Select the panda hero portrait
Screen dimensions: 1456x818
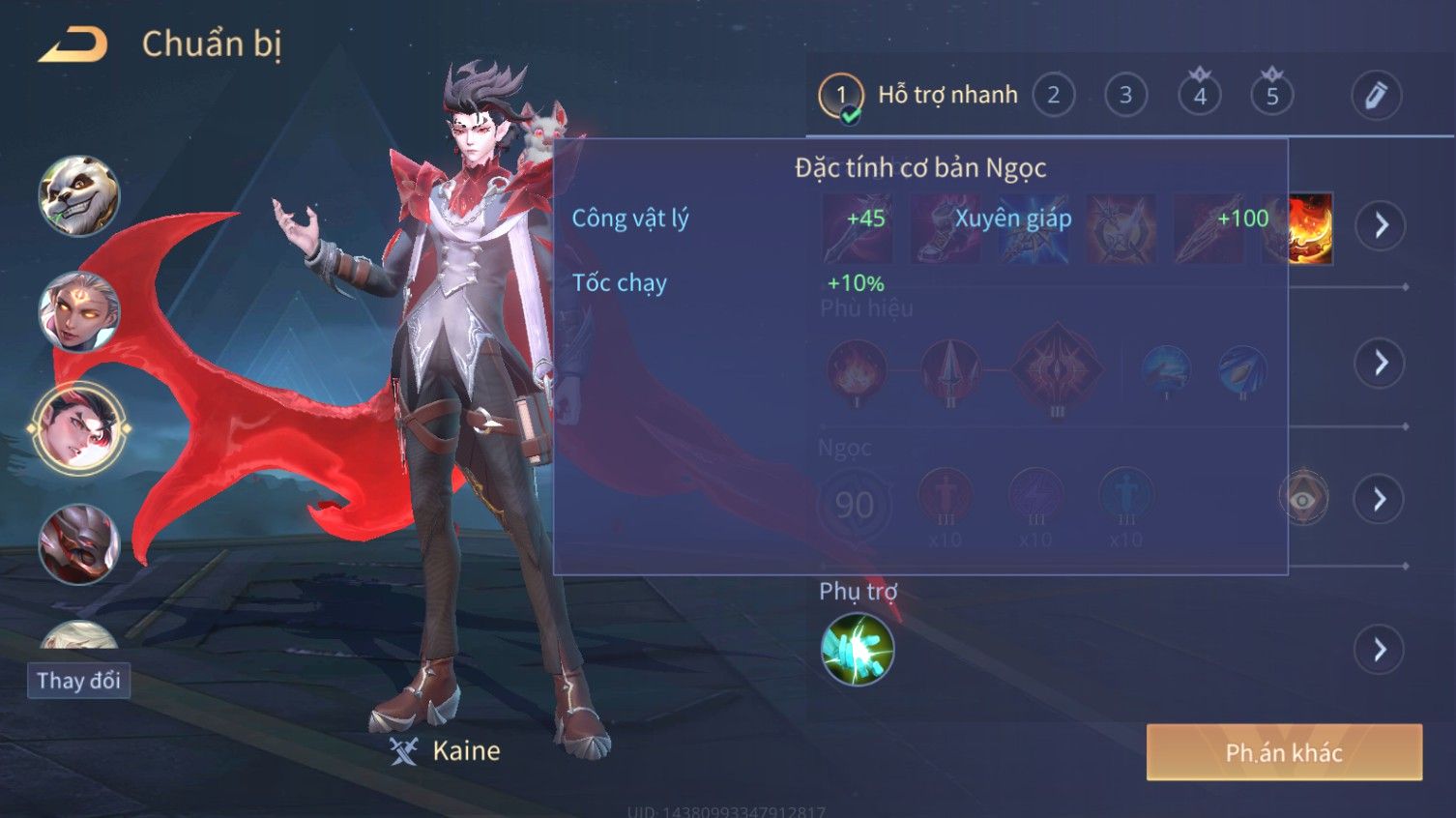pos(78,196)
